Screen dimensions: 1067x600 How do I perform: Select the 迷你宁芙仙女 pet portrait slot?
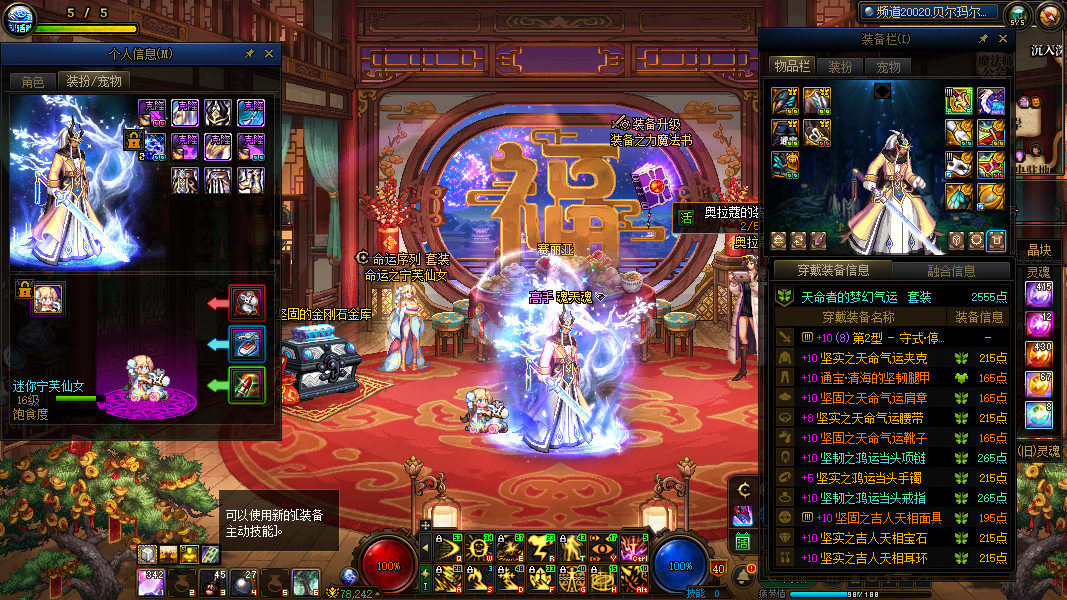(47, 298)
